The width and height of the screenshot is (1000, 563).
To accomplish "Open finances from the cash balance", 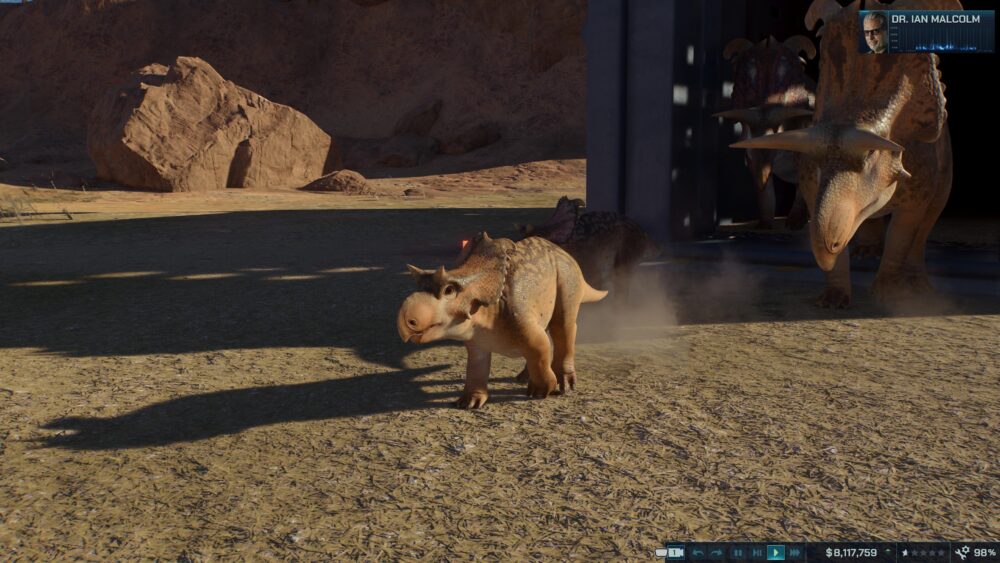I will pyautogui.click(x=851, y=553).
